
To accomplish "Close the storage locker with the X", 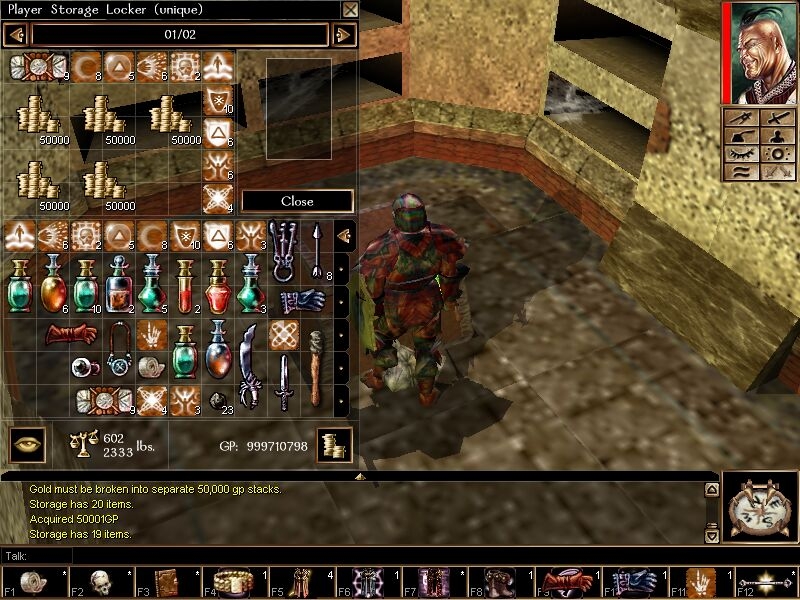I will (350, 10).
